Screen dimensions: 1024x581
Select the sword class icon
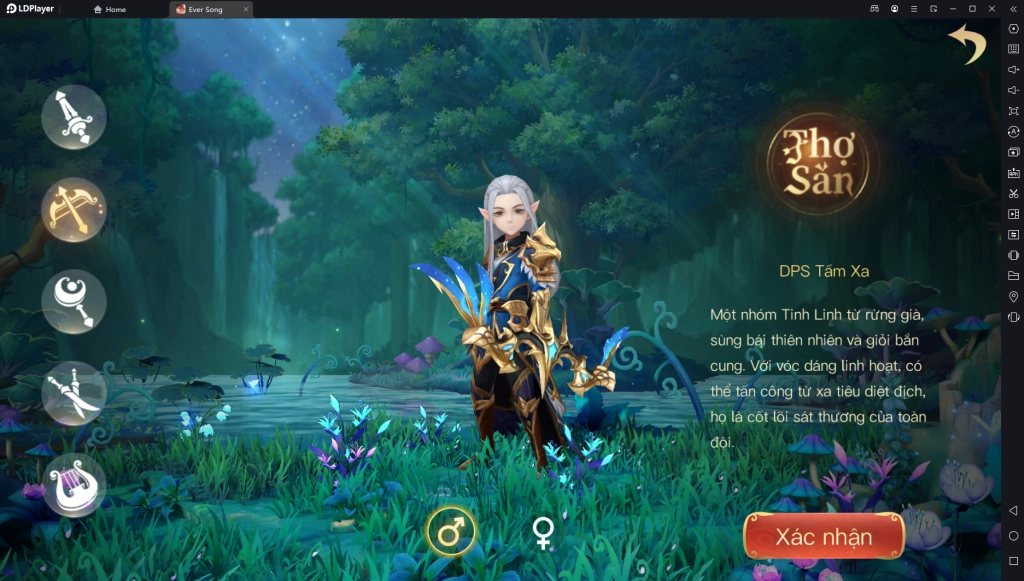tap(73, 117)
